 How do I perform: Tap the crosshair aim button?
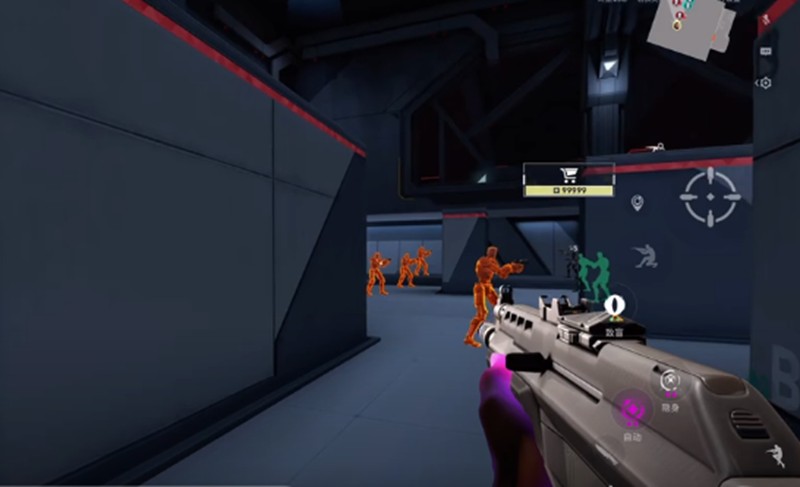(x=710, y=196)
